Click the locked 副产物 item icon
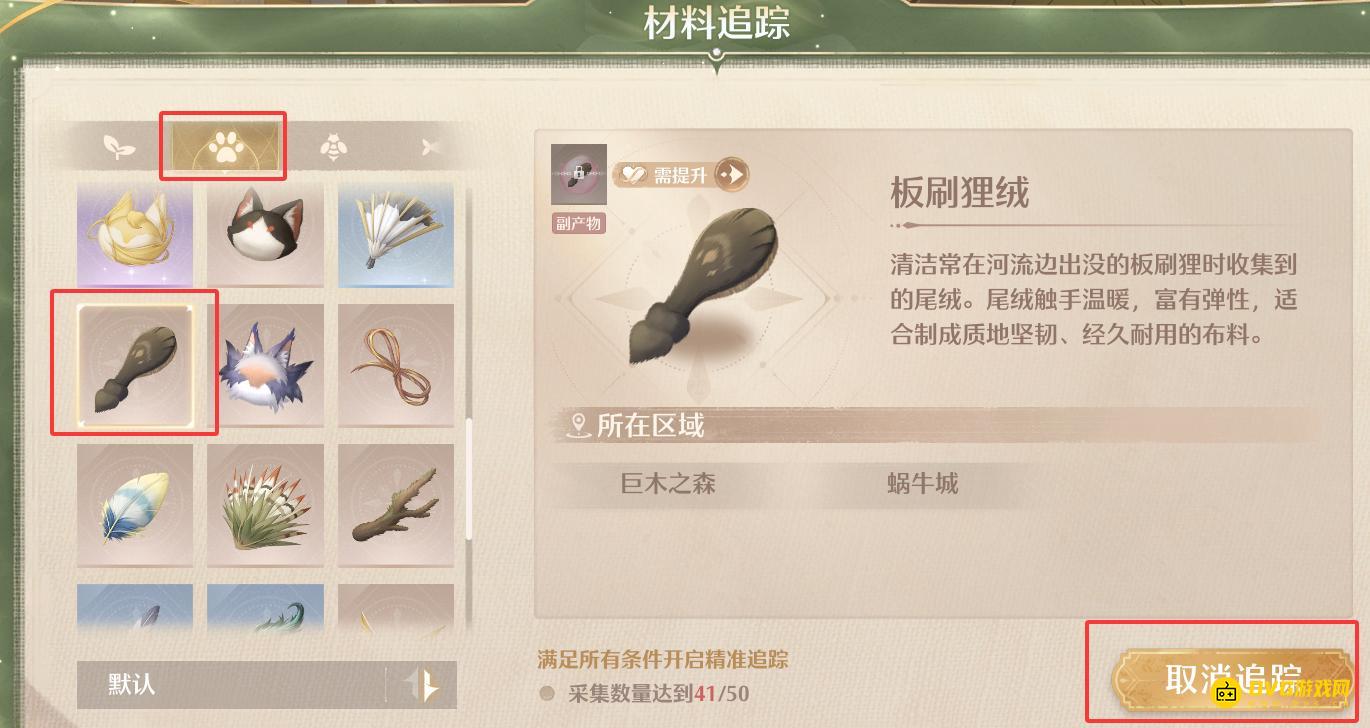The image size is (1370, 728). [578, 173]
